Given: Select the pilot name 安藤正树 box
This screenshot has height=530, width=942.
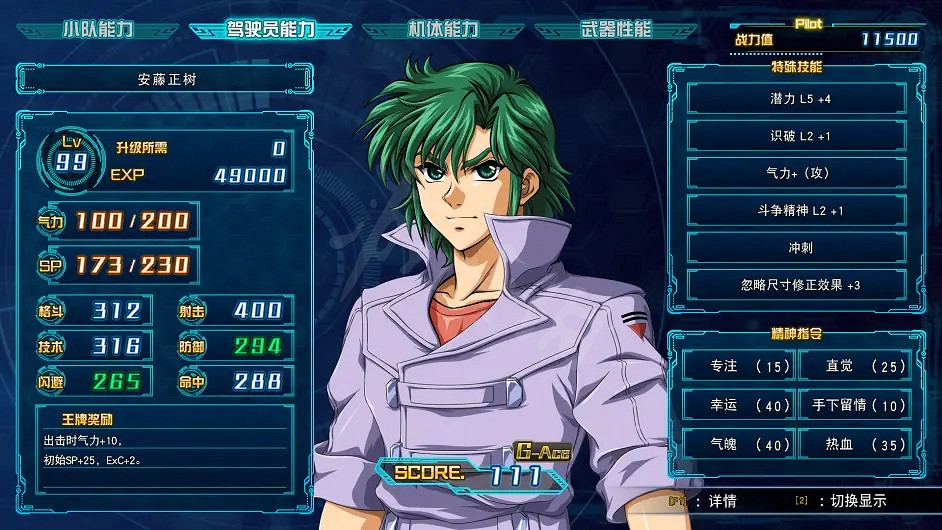Looking at the screenshot, I should 166,78.
